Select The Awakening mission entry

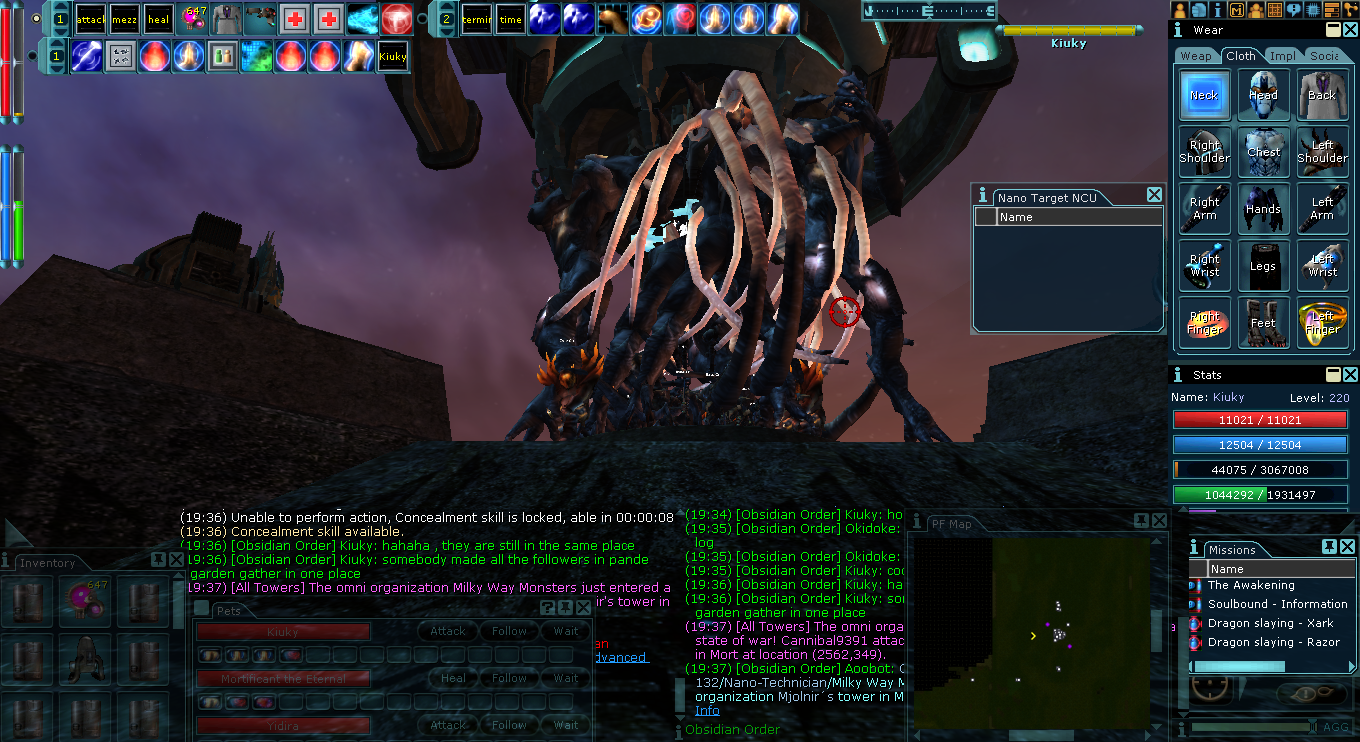click(1250, 585)
